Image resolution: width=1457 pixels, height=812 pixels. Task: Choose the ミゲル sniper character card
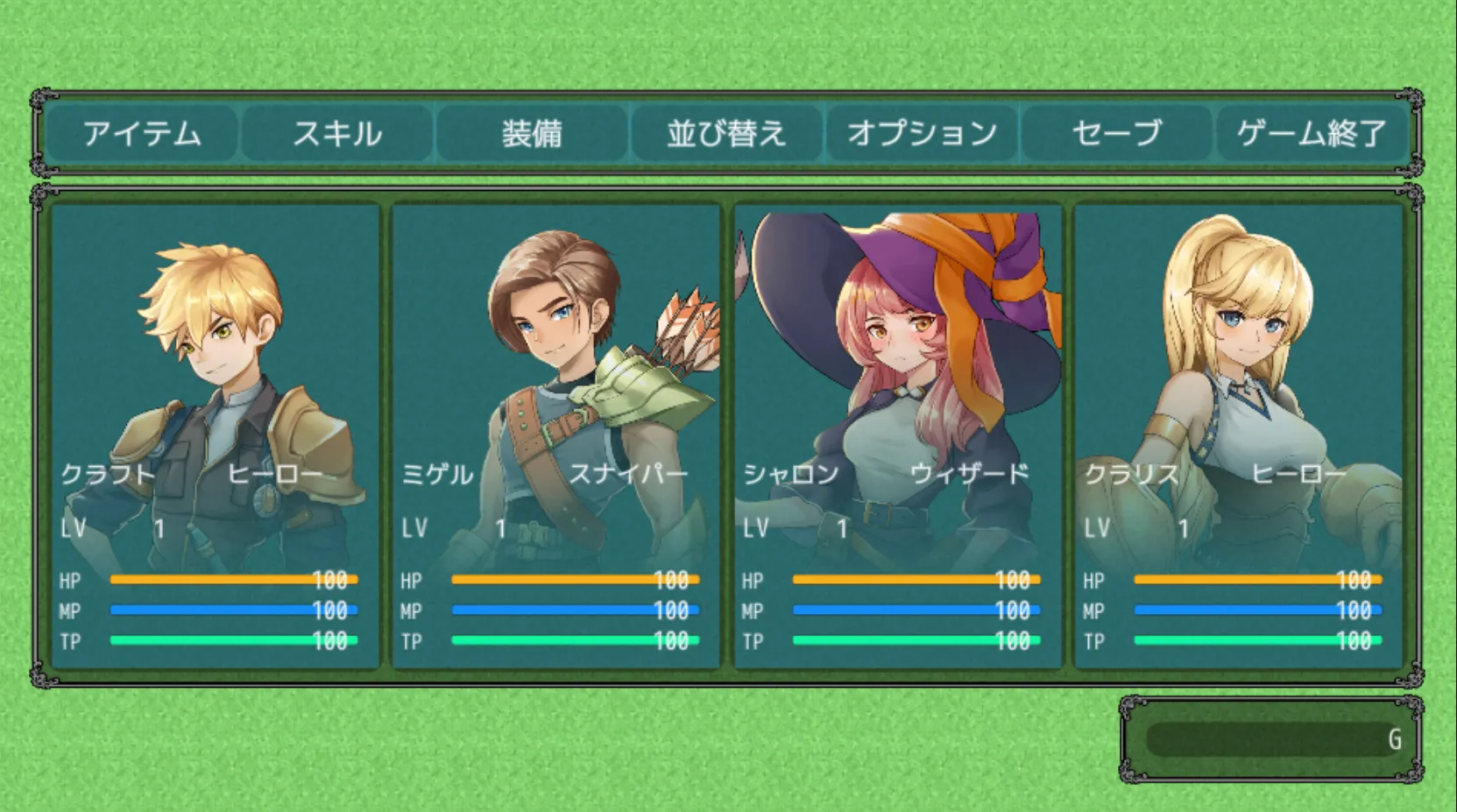556,436
